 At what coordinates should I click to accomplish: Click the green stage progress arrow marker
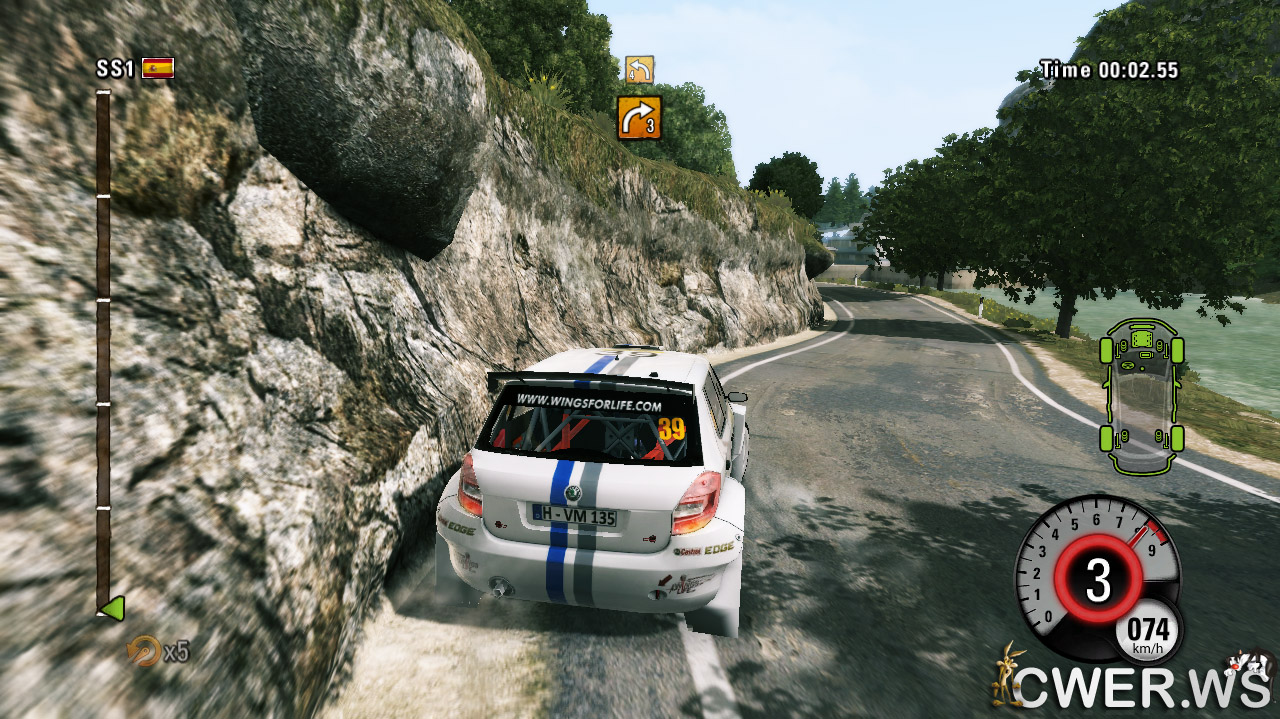click(x=111, y=607)
